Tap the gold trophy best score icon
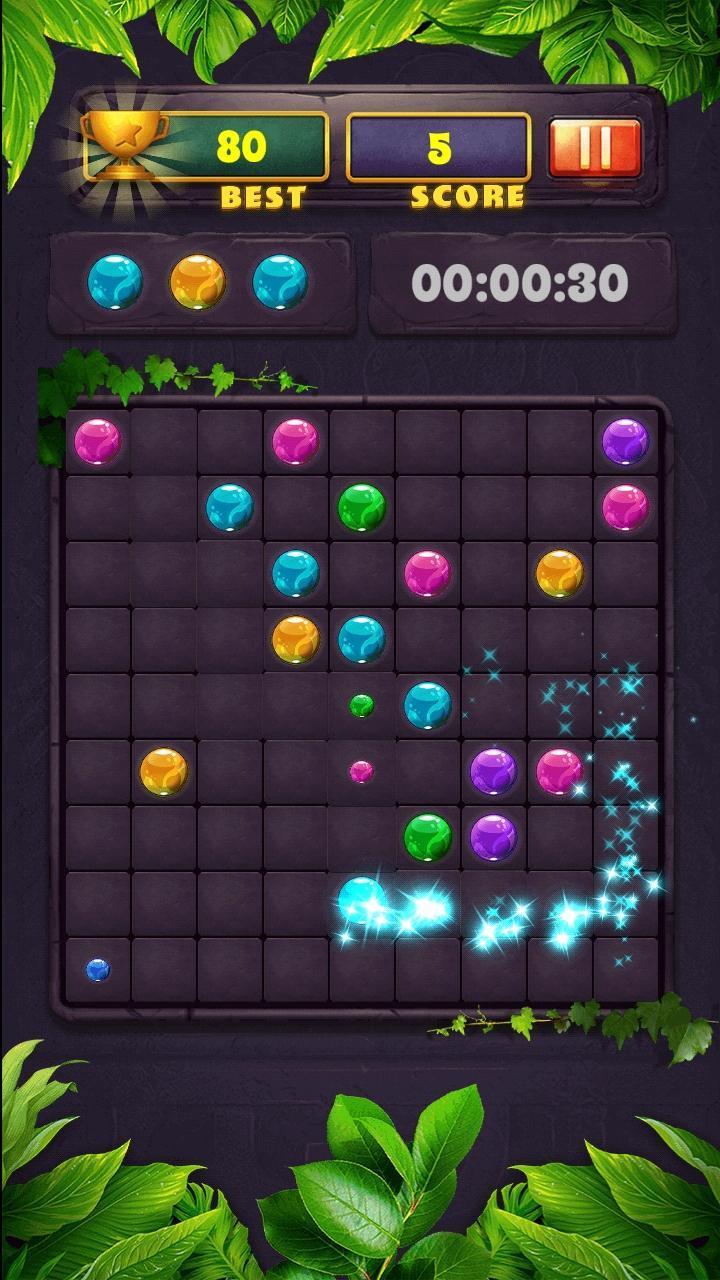This screenshot has width=720, height=1280. point(125,145)
